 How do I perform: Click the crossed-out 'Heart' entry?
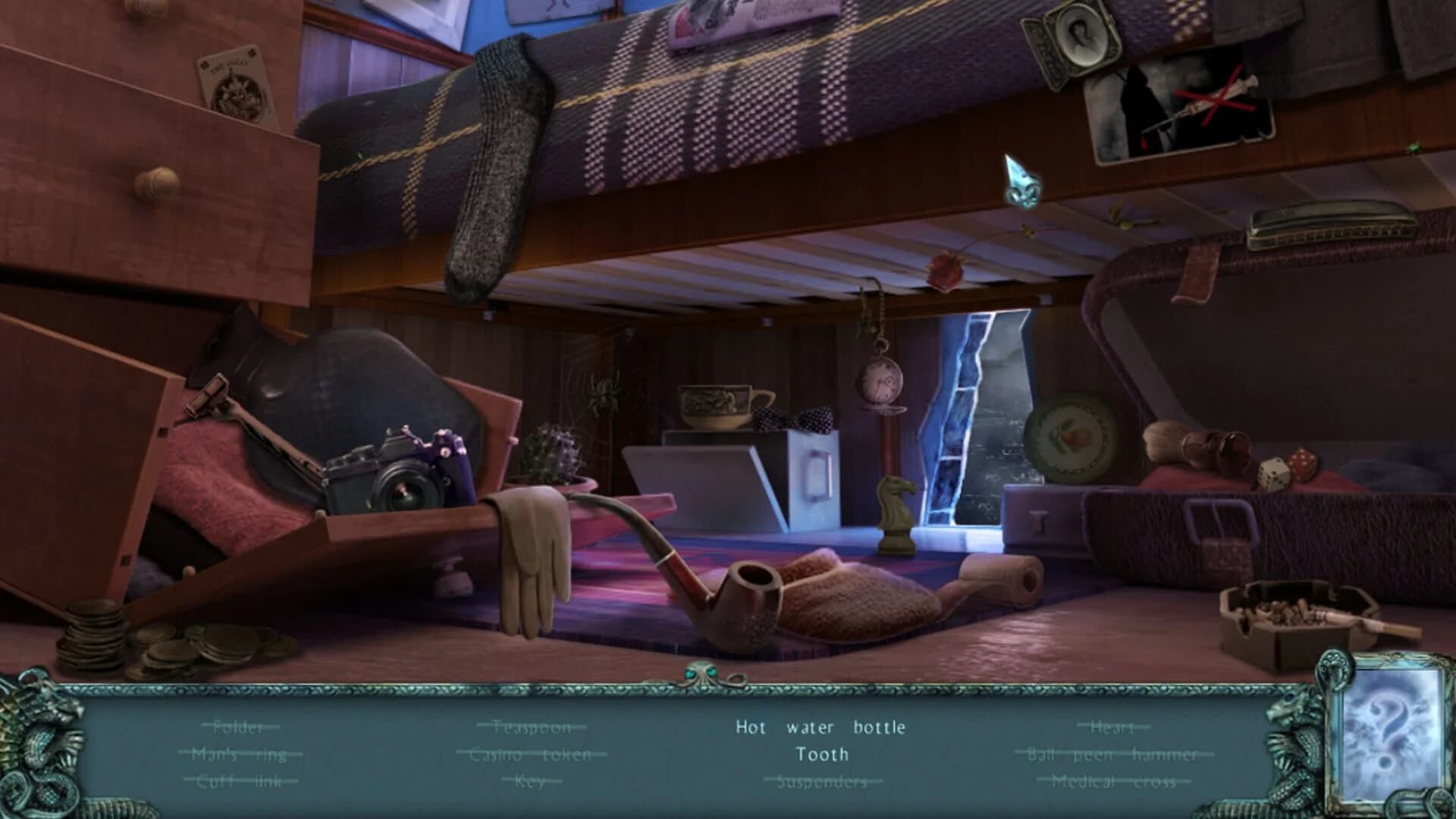[x=1109, y=726]
